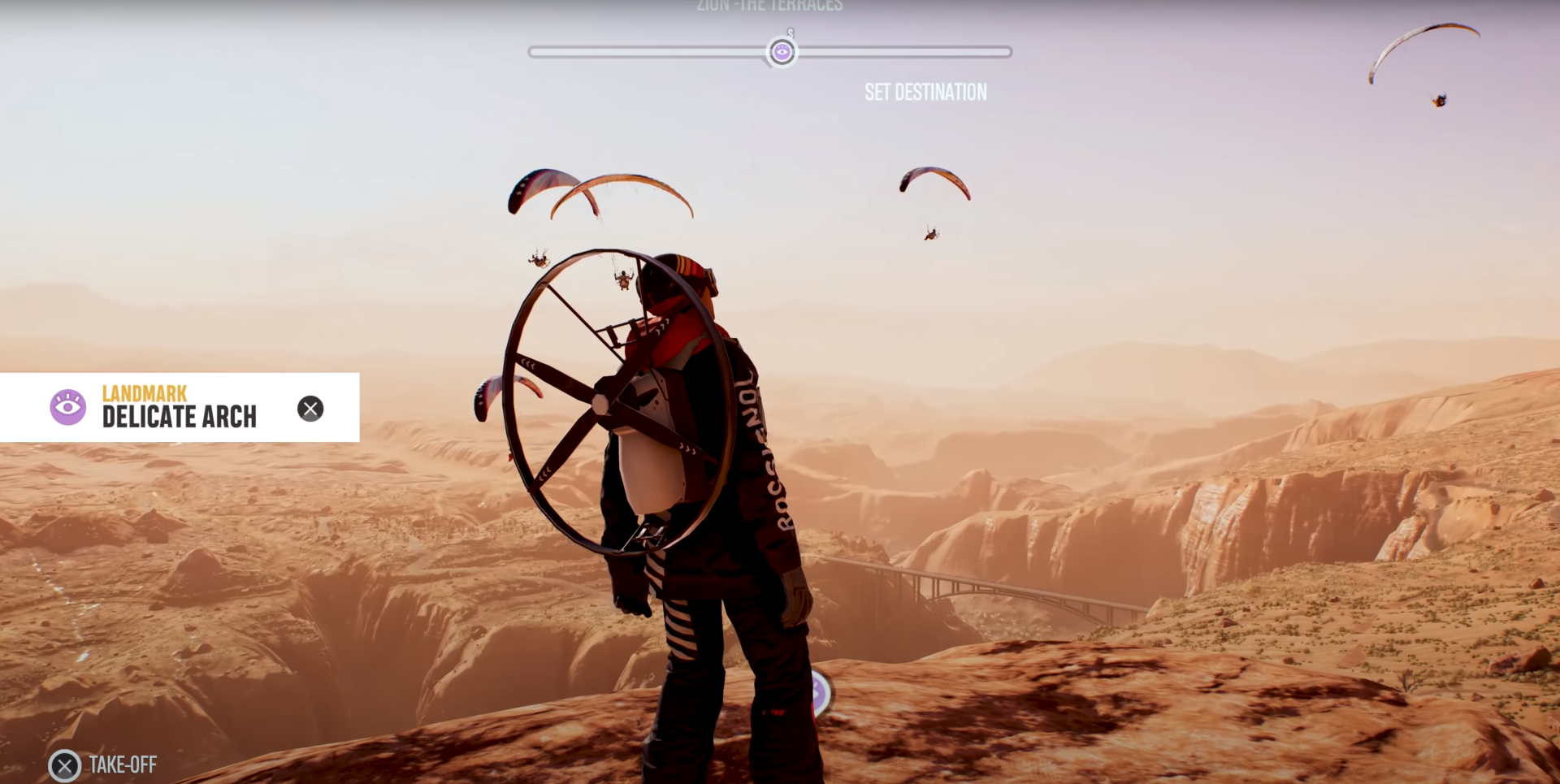Click the purple eye icon beside Delicate Arch
This screenshot has width=1560, height=784.
pyautogui.click(x=68, y=407)
